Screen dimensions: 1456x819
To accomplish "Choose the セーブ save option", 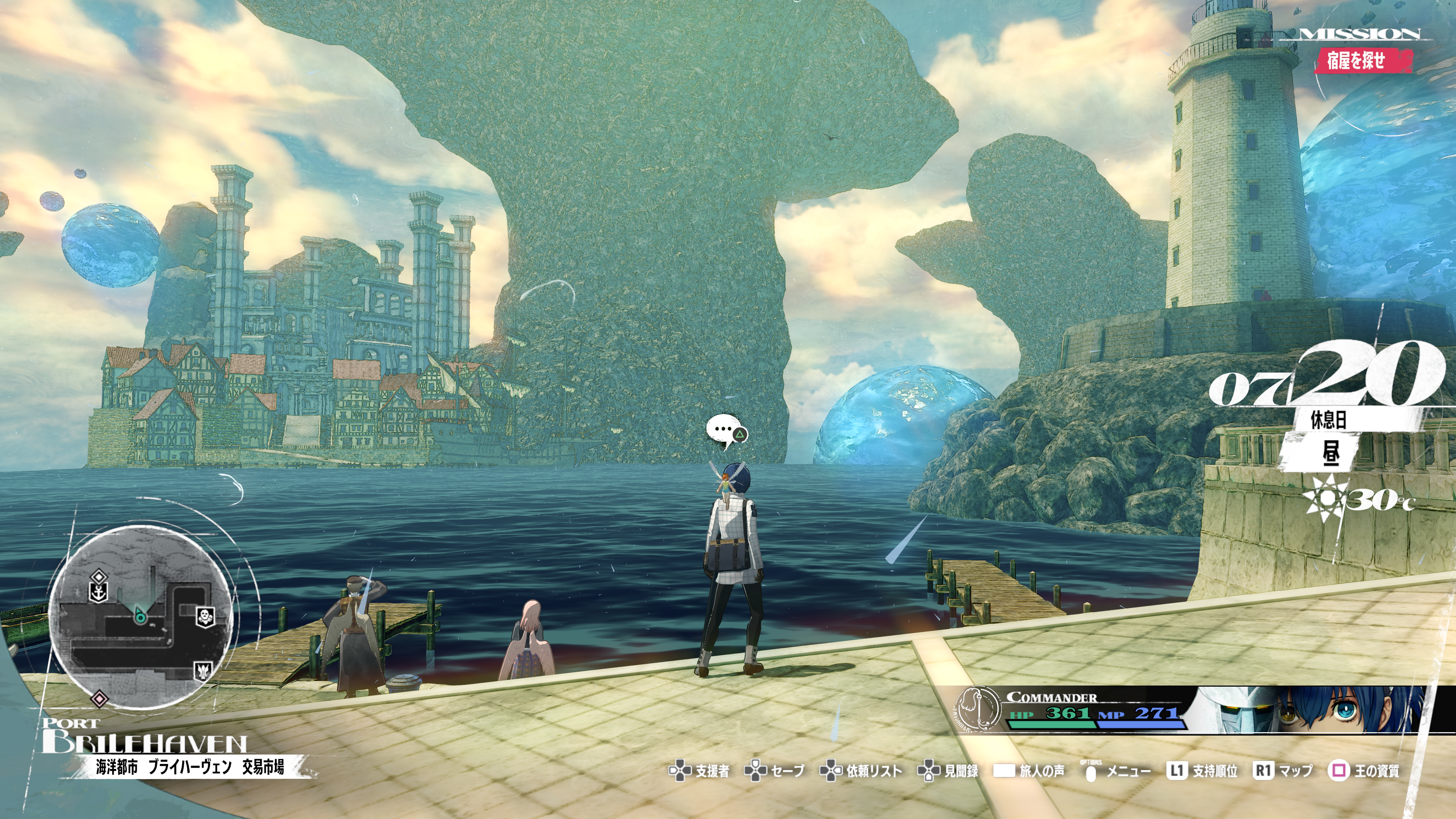I will coord(774,771).
